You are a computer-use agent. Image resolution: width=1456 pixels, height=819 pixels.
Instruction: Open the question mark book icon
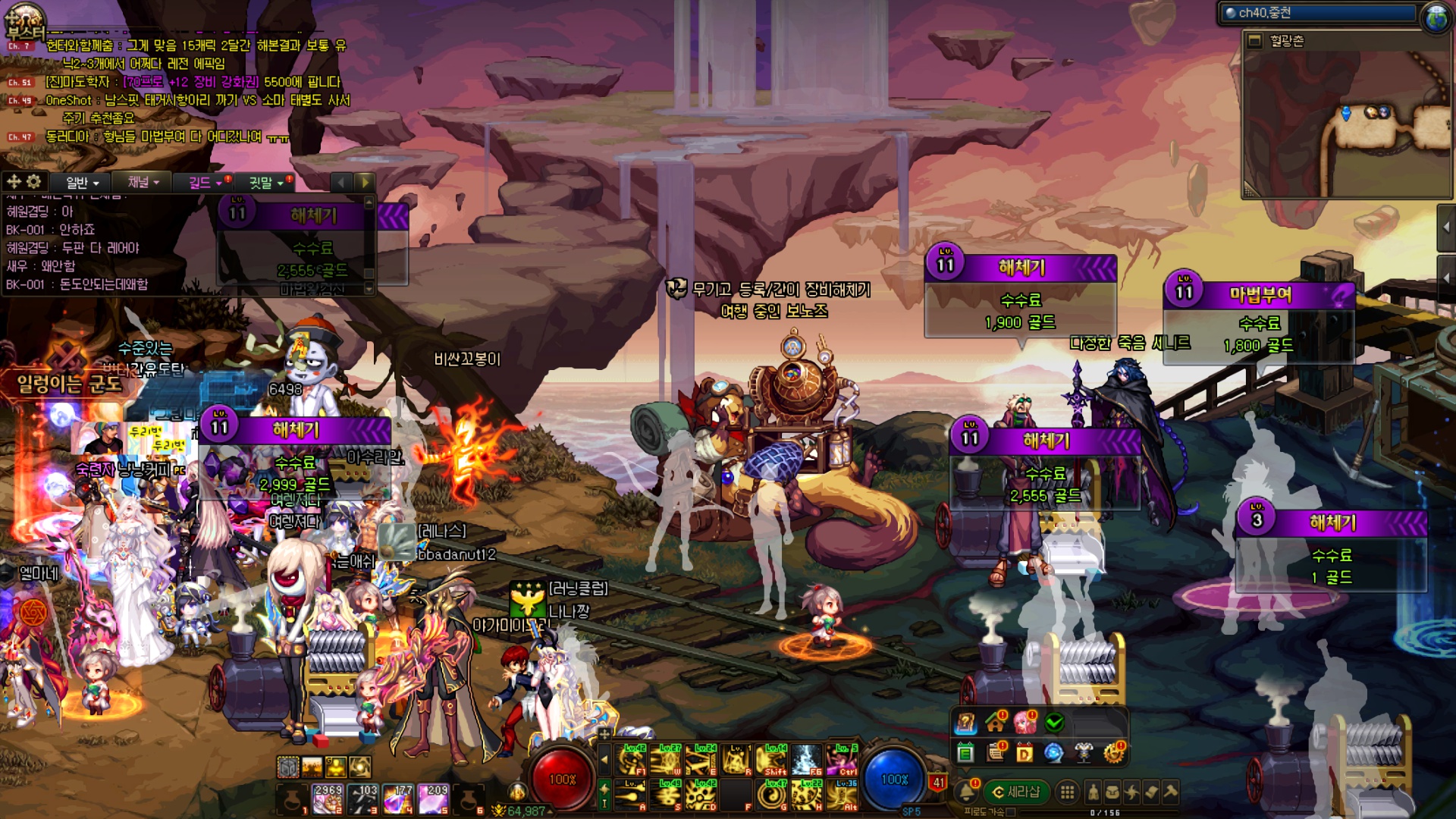(x=965, y=723)
